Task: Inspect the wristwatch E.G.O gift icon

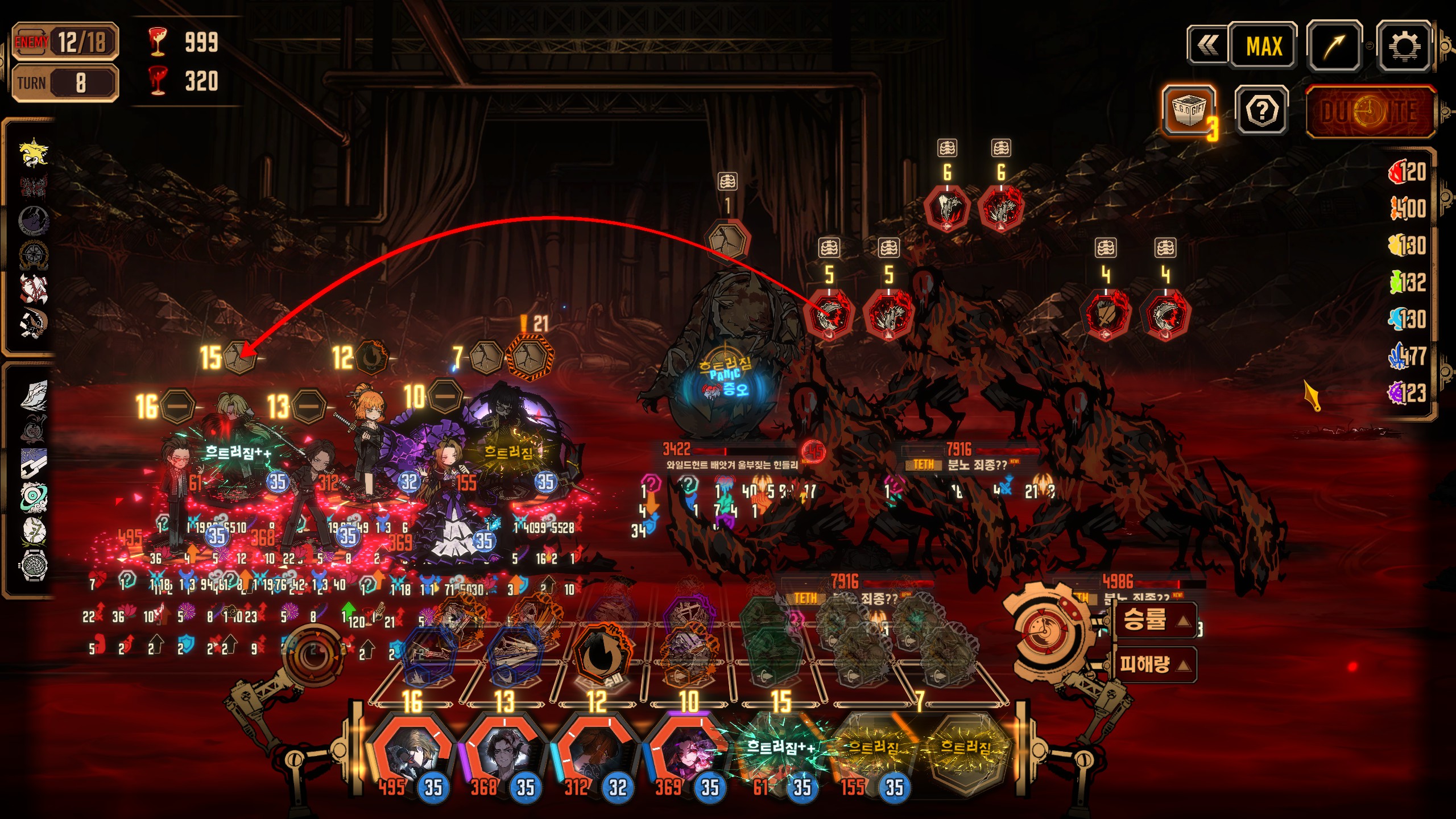Action: [34, 565]
